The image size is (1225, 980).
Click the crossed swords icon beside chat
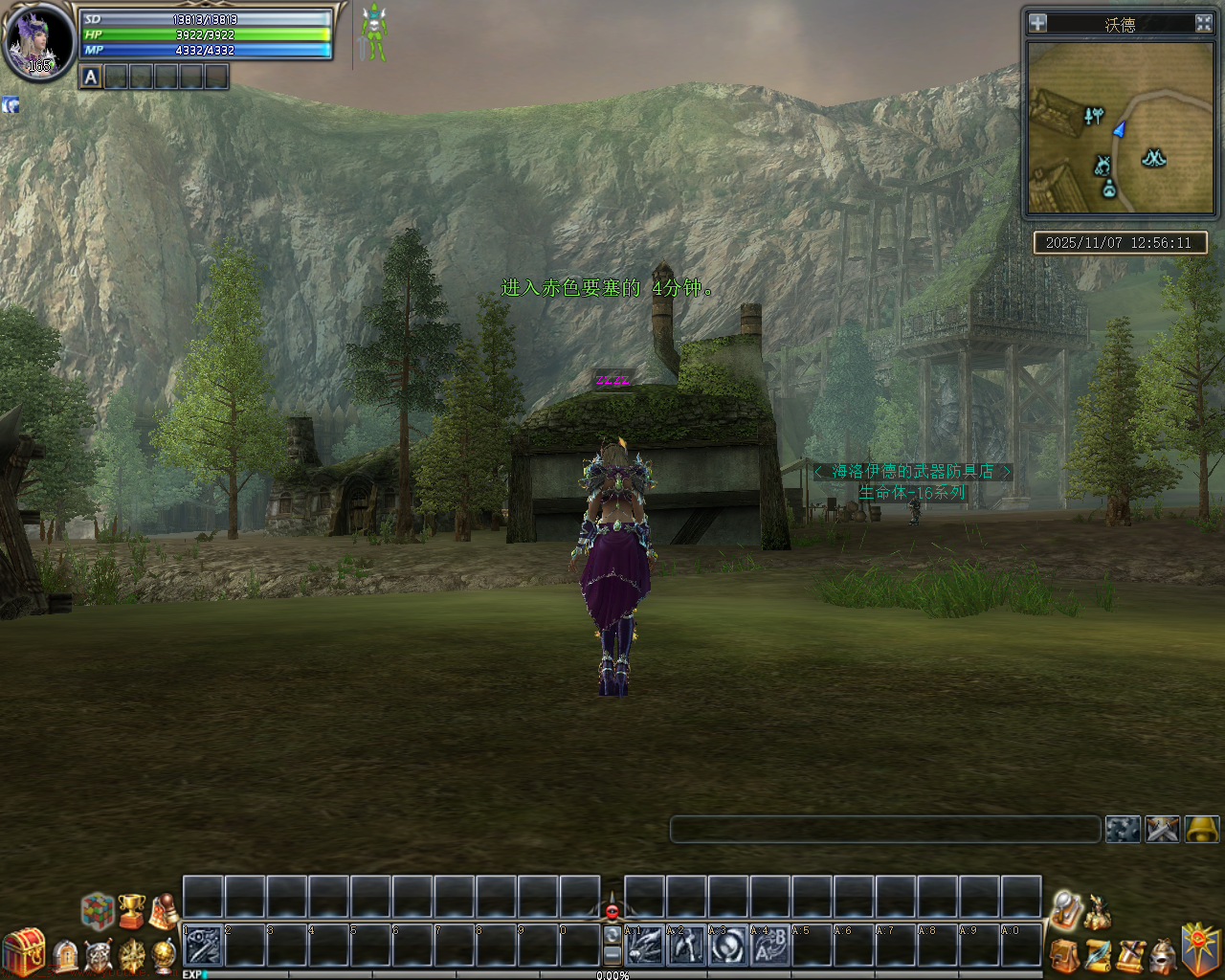click(1163, 829)
